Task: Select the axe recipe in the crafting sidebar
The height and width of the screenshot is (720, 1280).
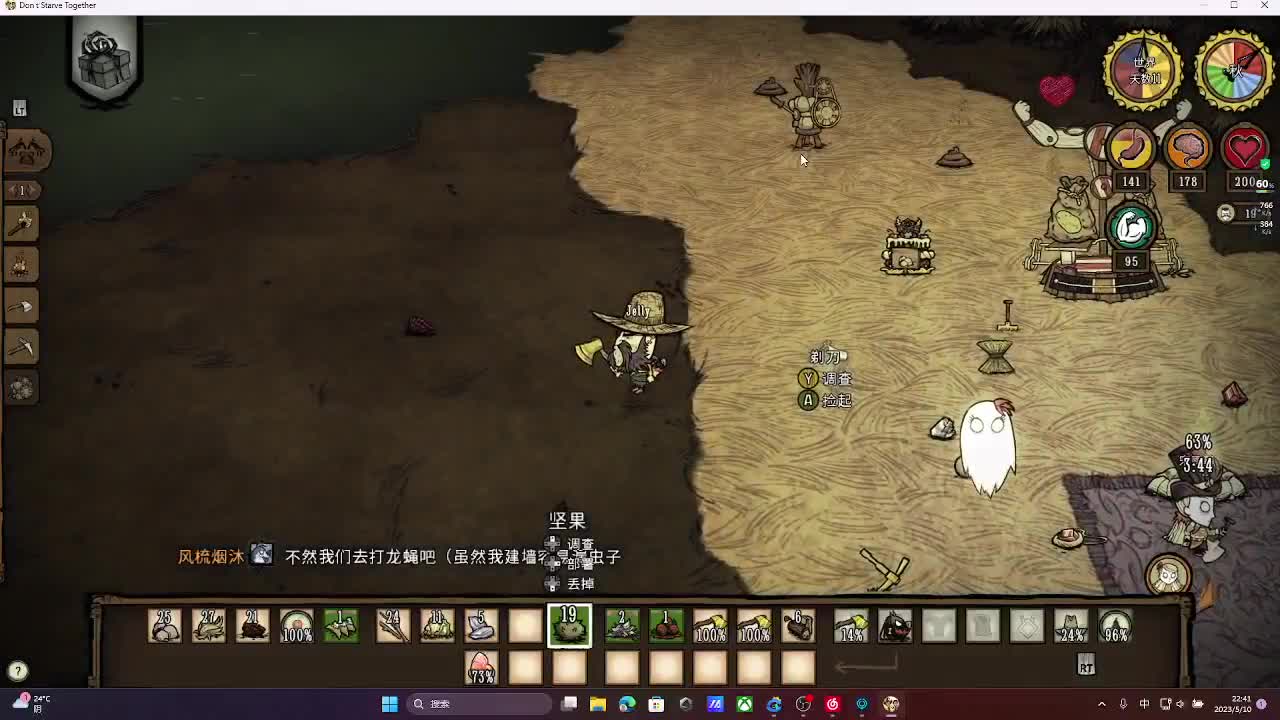Action: 22,223
